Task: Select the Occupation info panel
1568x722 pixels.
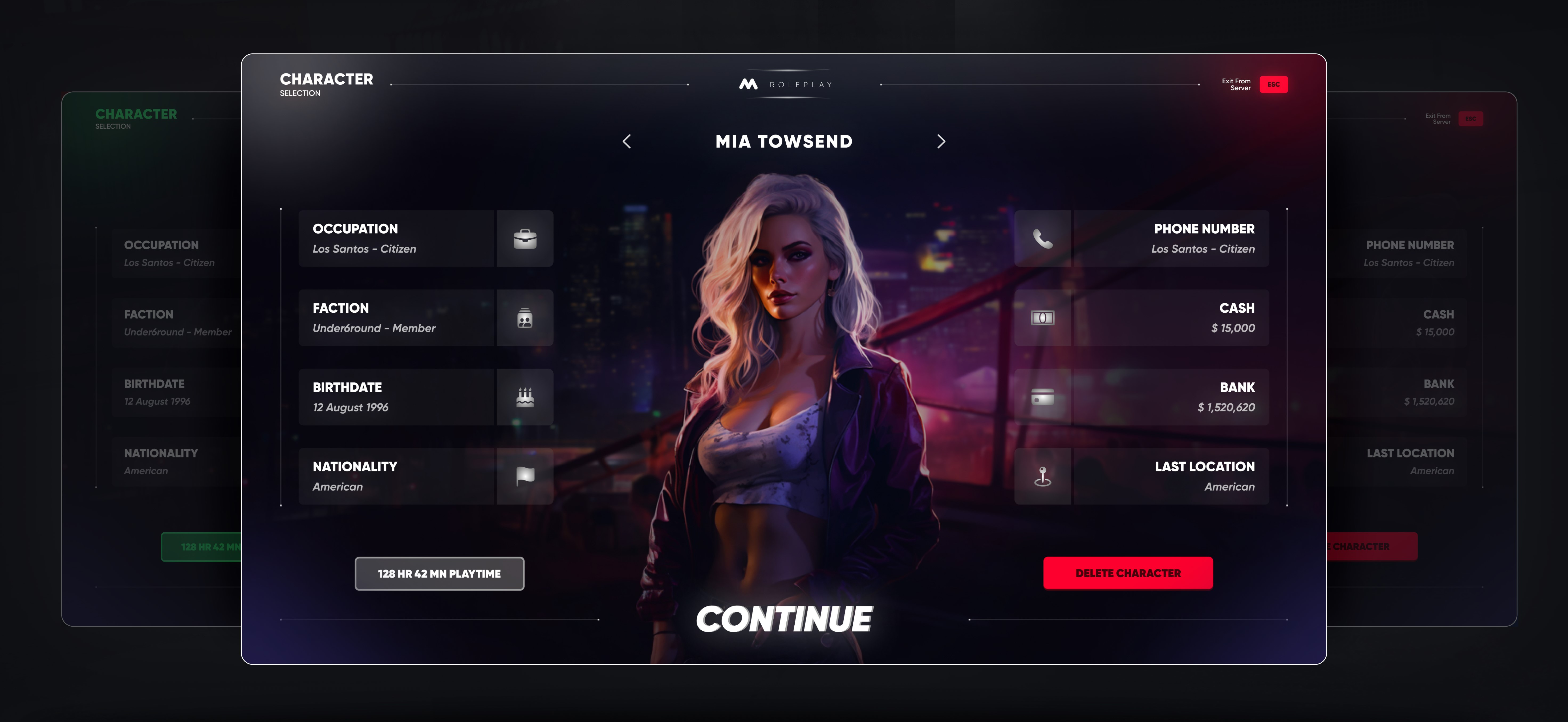Action: (x=396, y=239)
